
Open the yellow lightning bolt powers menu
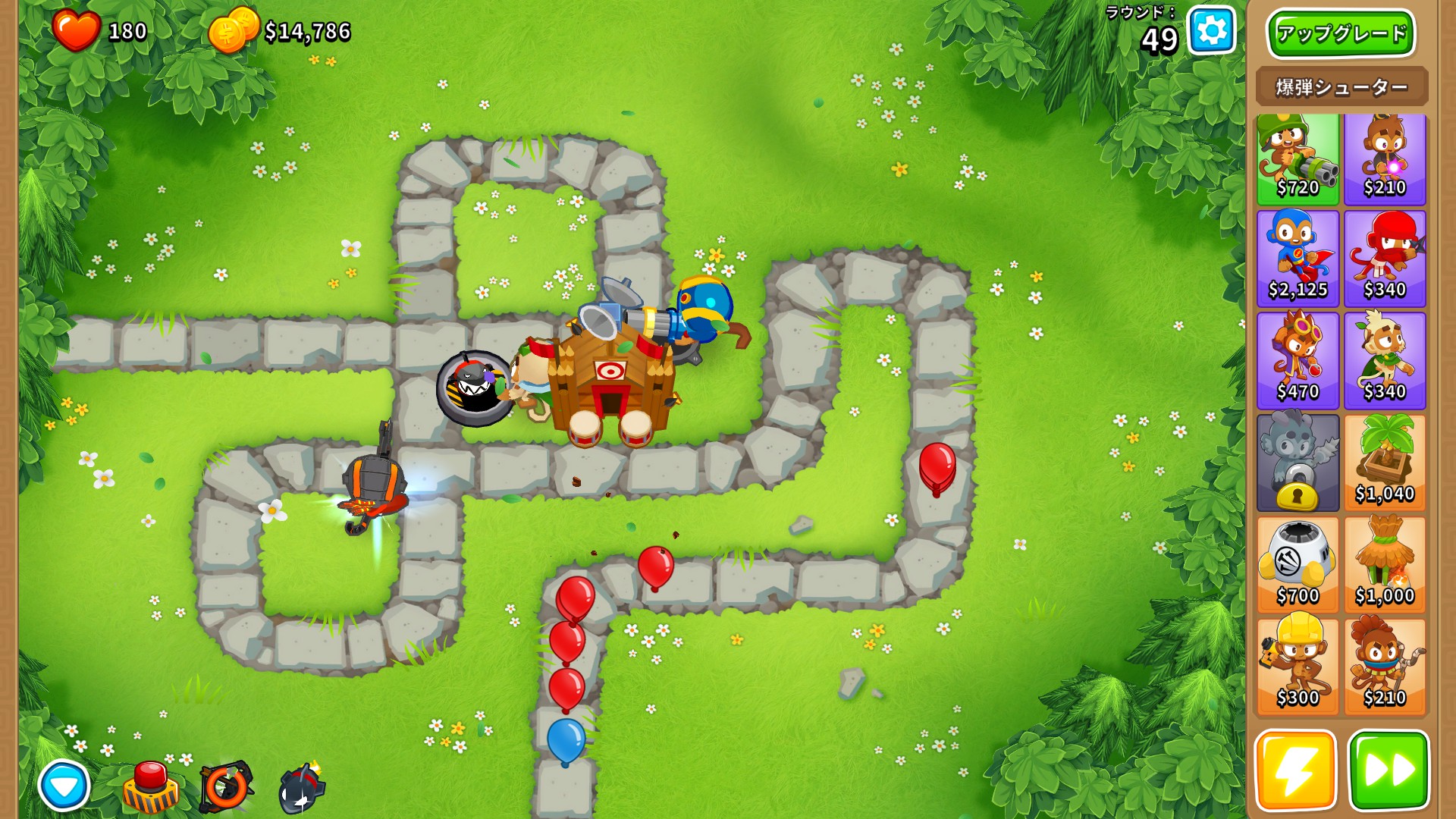1295,770
